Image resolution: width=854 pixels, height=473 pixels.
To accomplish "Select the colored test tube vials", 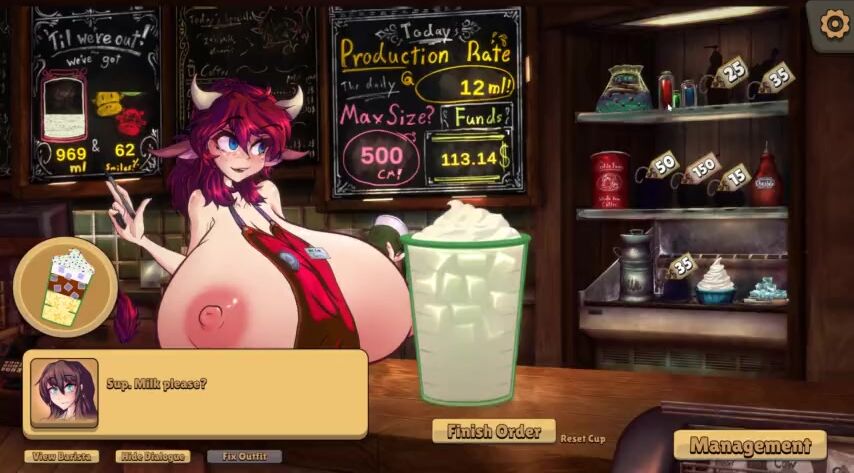I will click(677, 92).
